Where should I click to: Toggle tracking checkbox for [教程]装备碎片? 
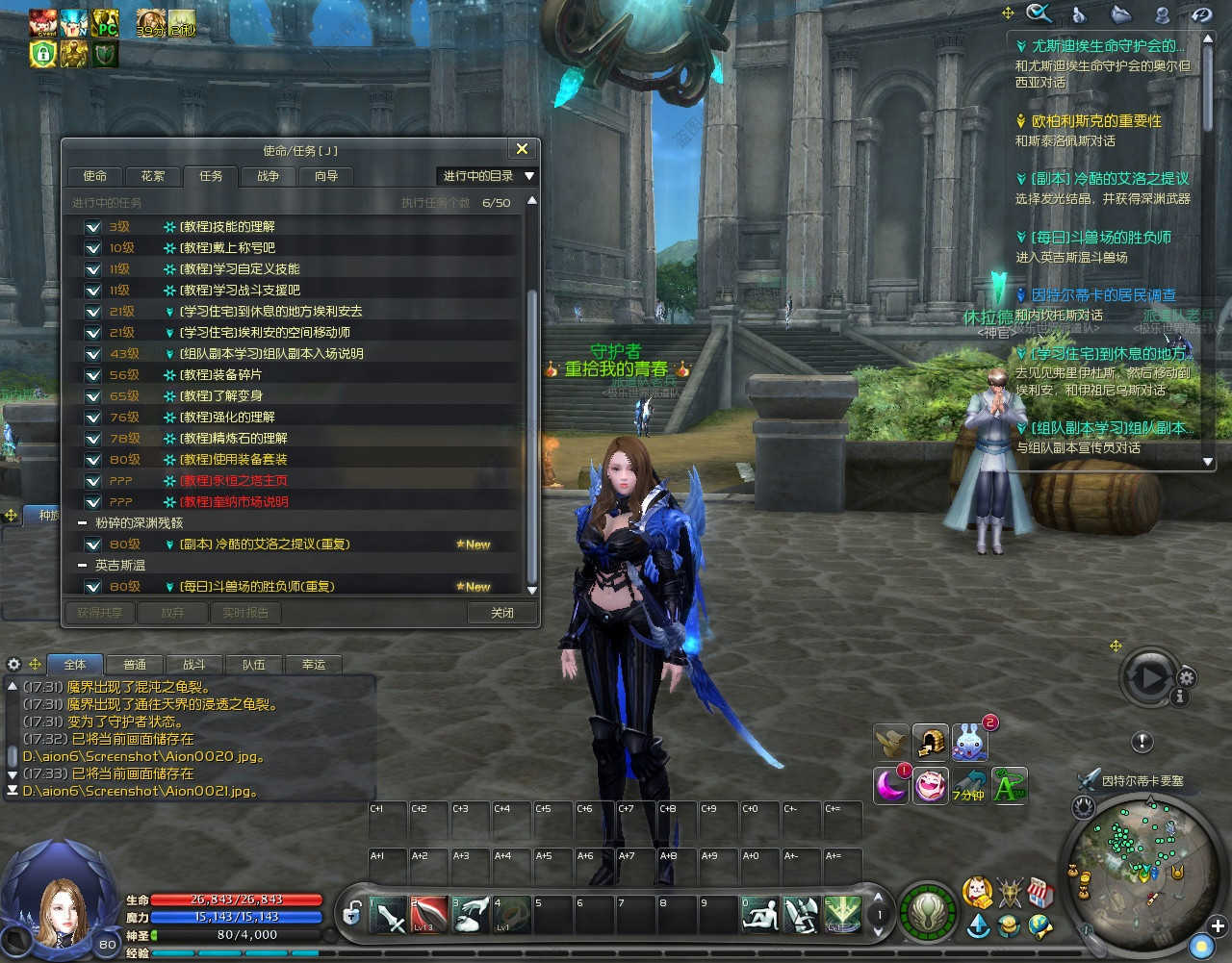point(92,375)
